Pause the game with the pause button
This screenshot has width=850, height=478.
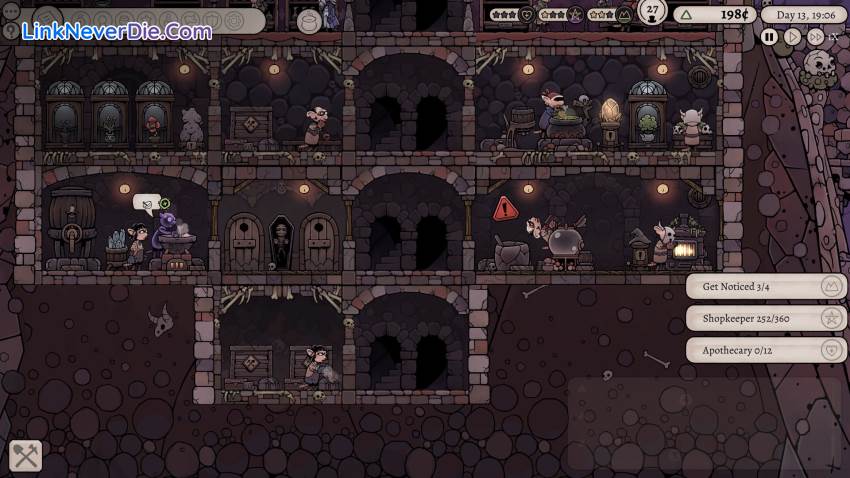[769, 37]
